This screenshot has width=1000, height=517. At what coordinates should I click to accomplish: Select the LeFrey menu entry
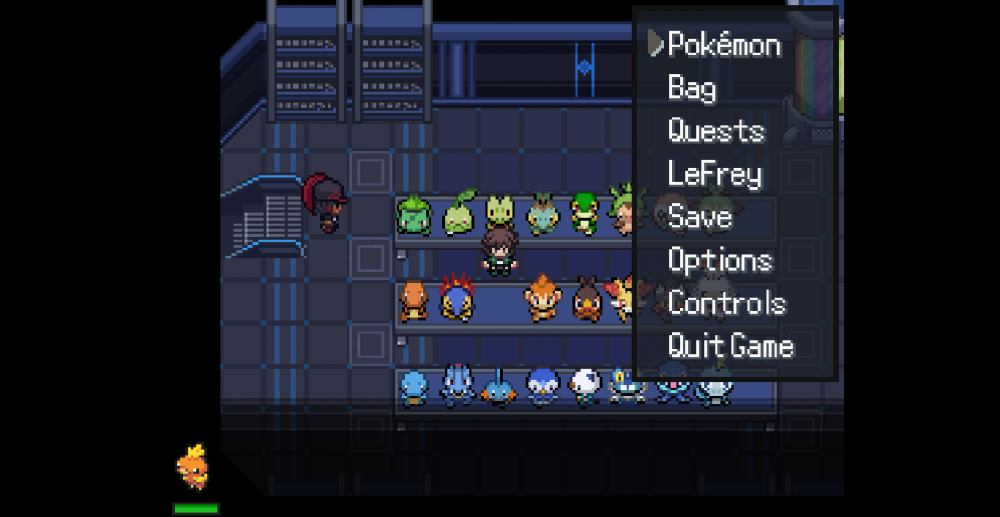pos(715,174)
